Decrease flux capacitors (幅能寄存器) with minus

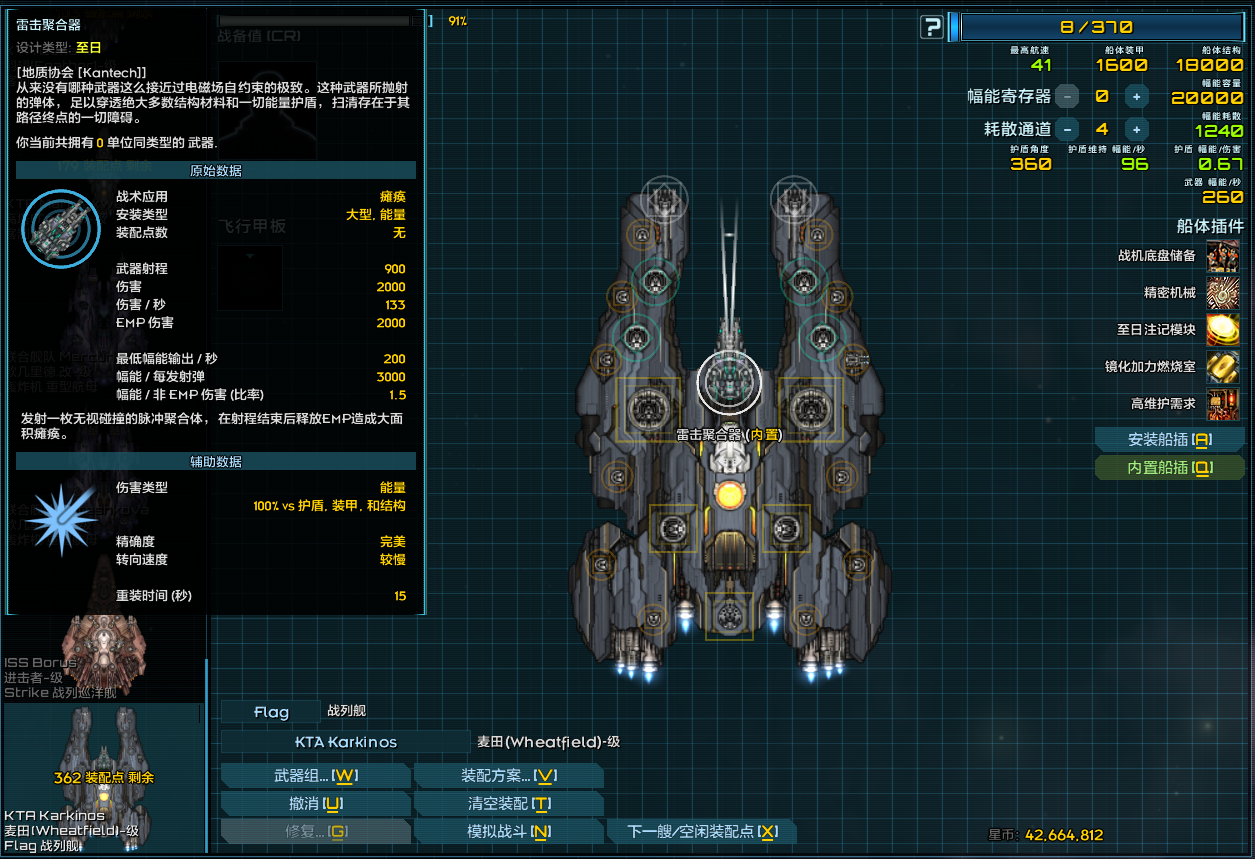(1067, 97)
